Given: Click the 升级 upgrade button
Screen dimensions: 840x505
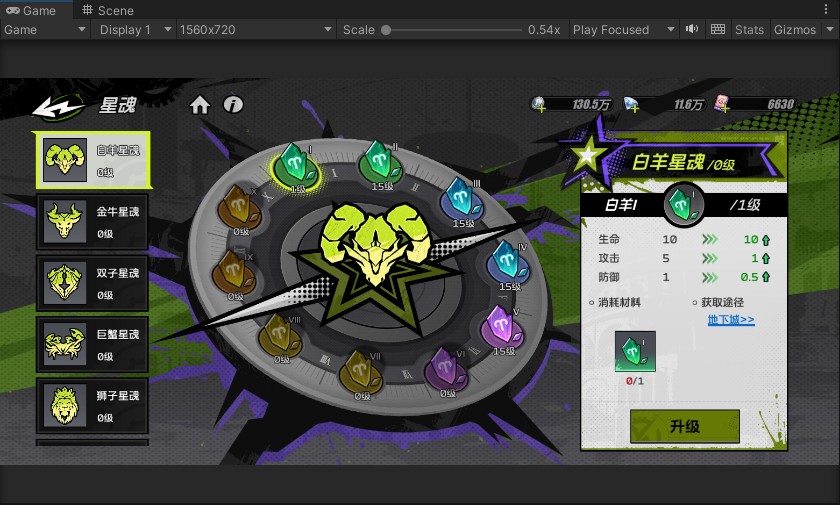Looking at the screenshot, I should (684, 427).
